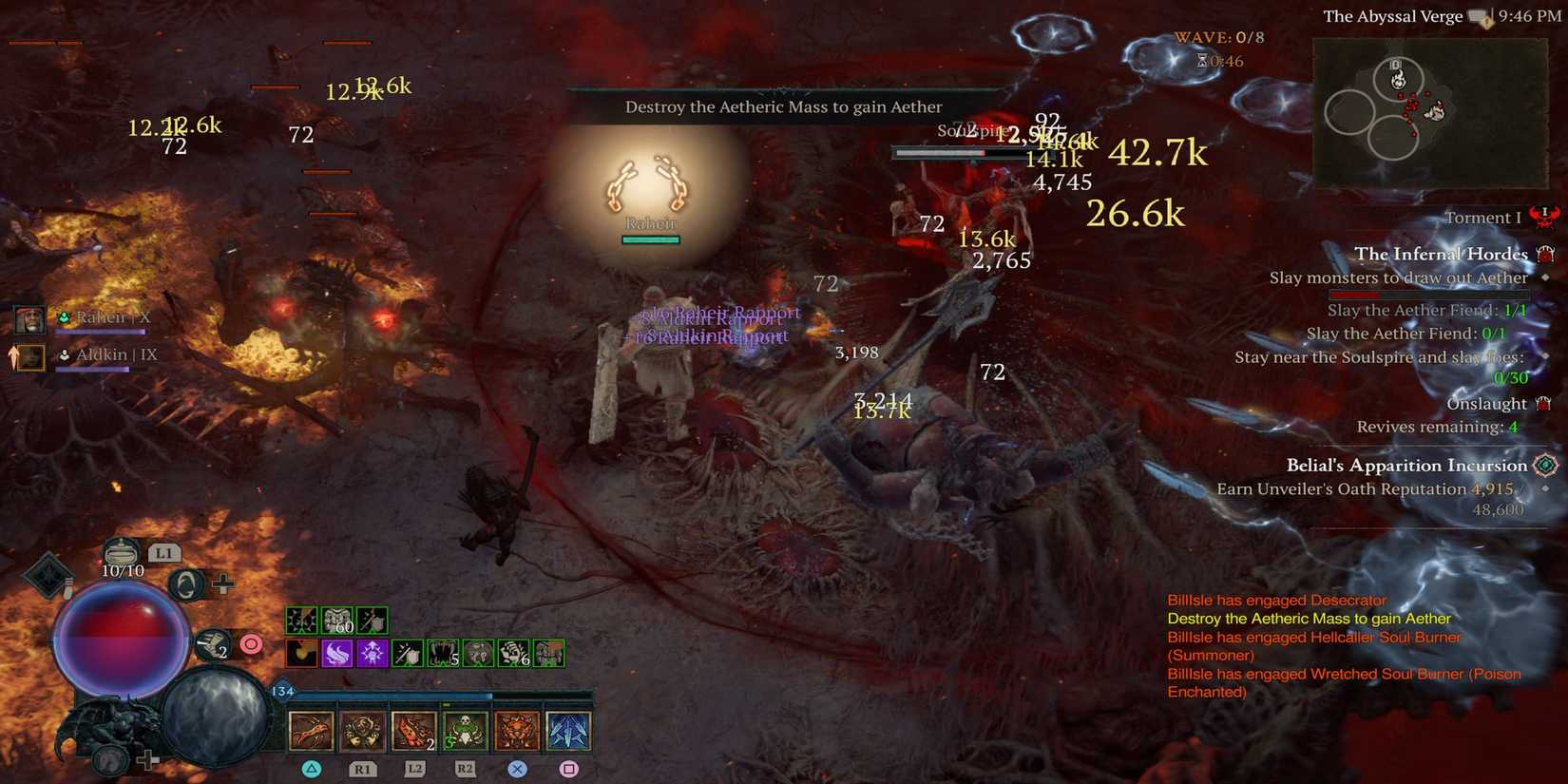Click the Destroy the Aetheric Mass banner

tap(783, 106)
